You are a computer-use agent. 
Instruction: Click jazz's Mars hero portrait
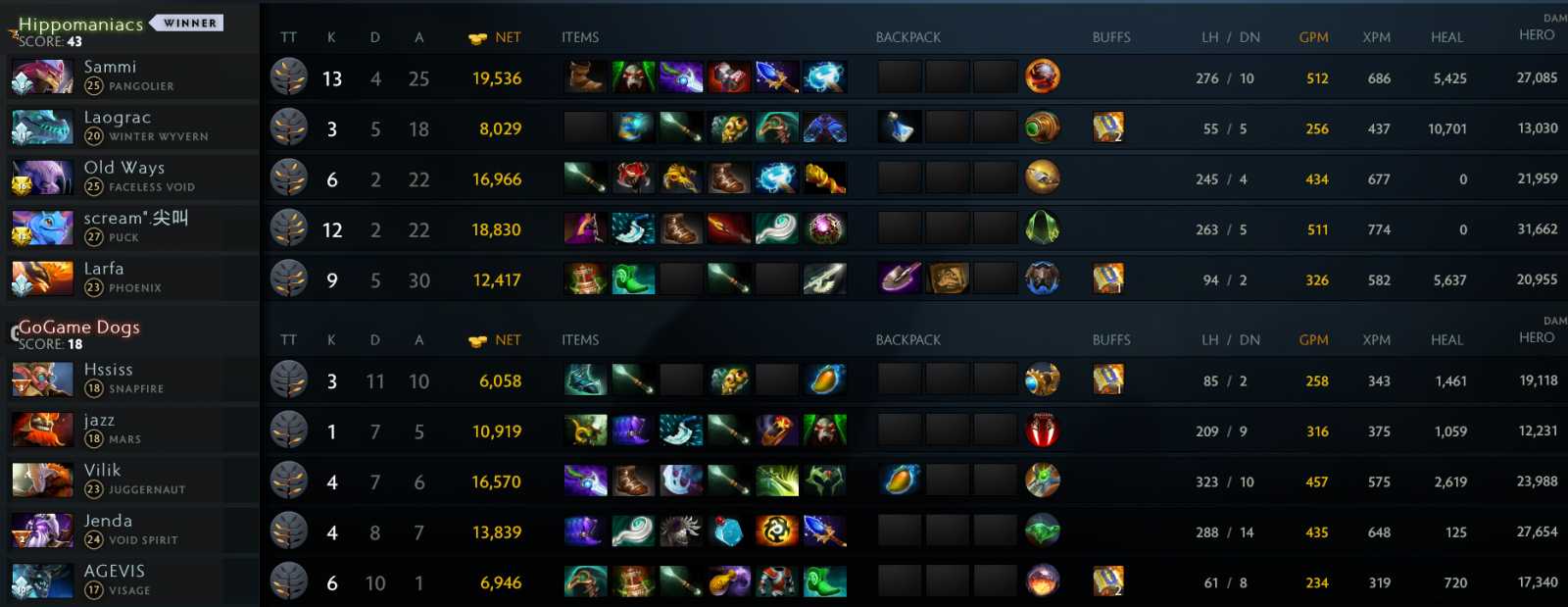42,430
